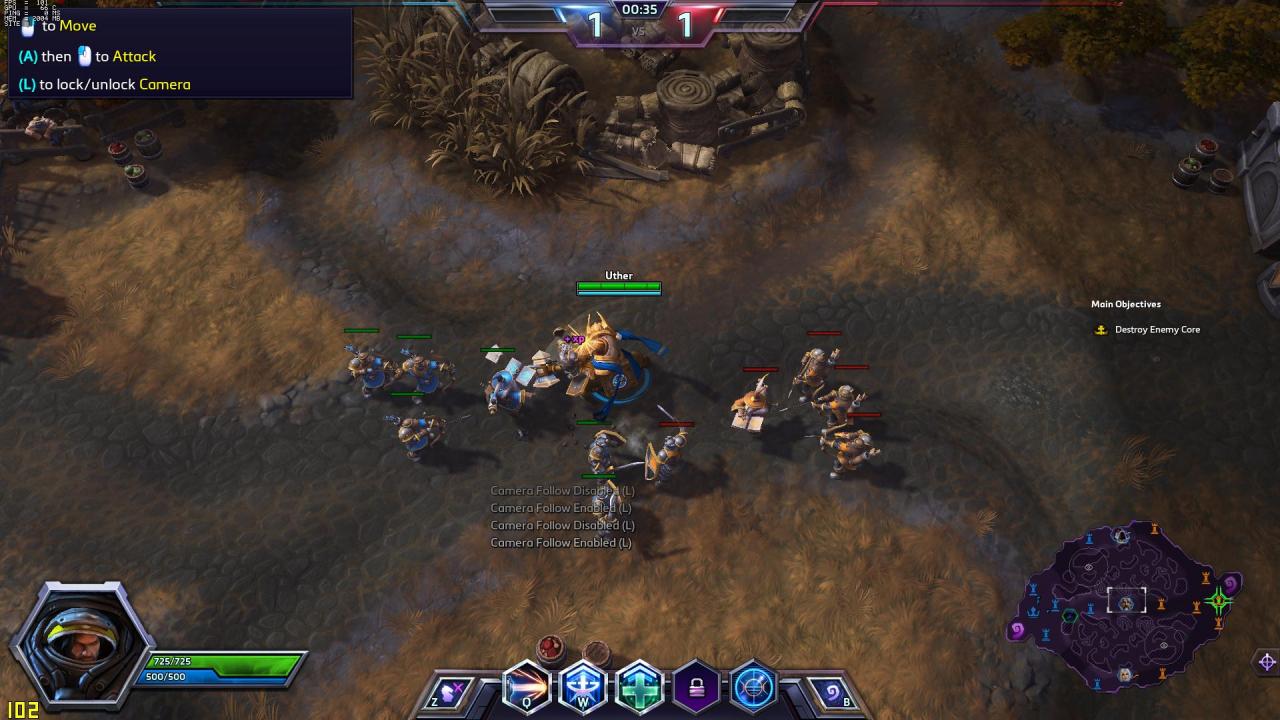This screenshot has width=1280, height=720.
Task: Select the locked heroic ability slot
Action: coord(697,688)
